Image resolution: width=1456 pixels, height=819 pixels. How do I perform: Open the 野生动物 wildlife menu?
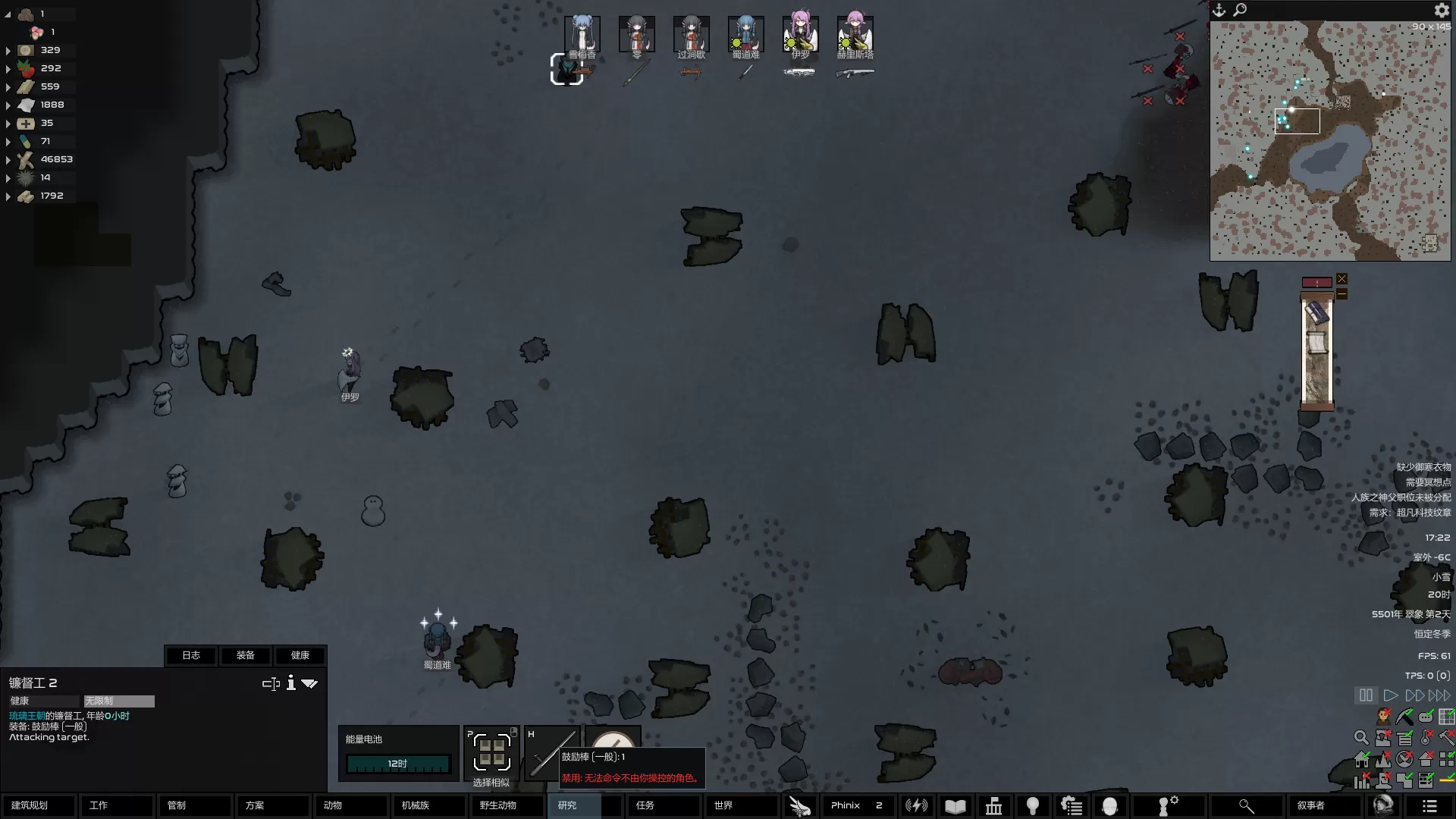[507, 805]
